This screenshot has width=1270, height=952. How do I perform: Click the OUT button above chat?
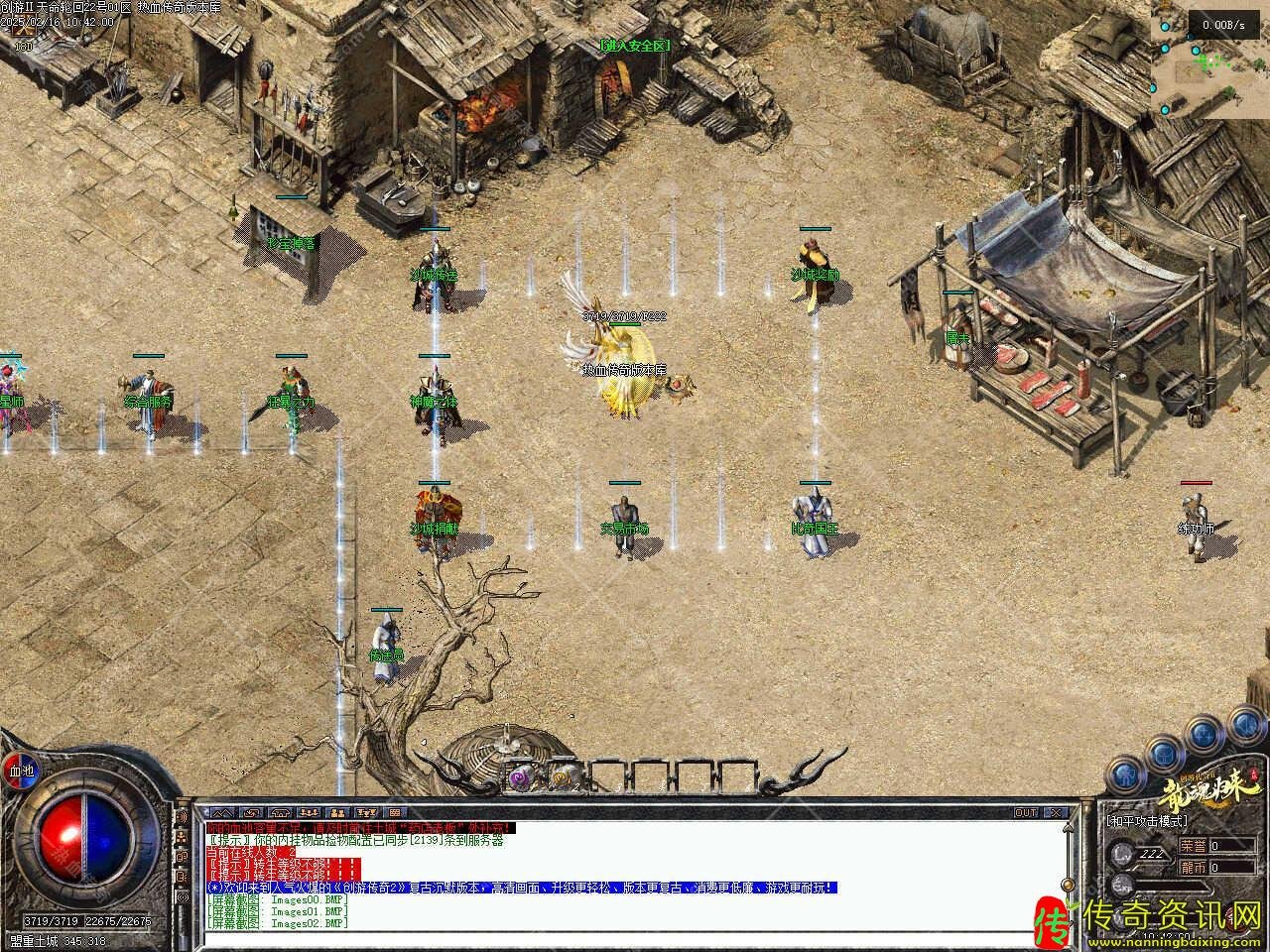pos(1027,813)
